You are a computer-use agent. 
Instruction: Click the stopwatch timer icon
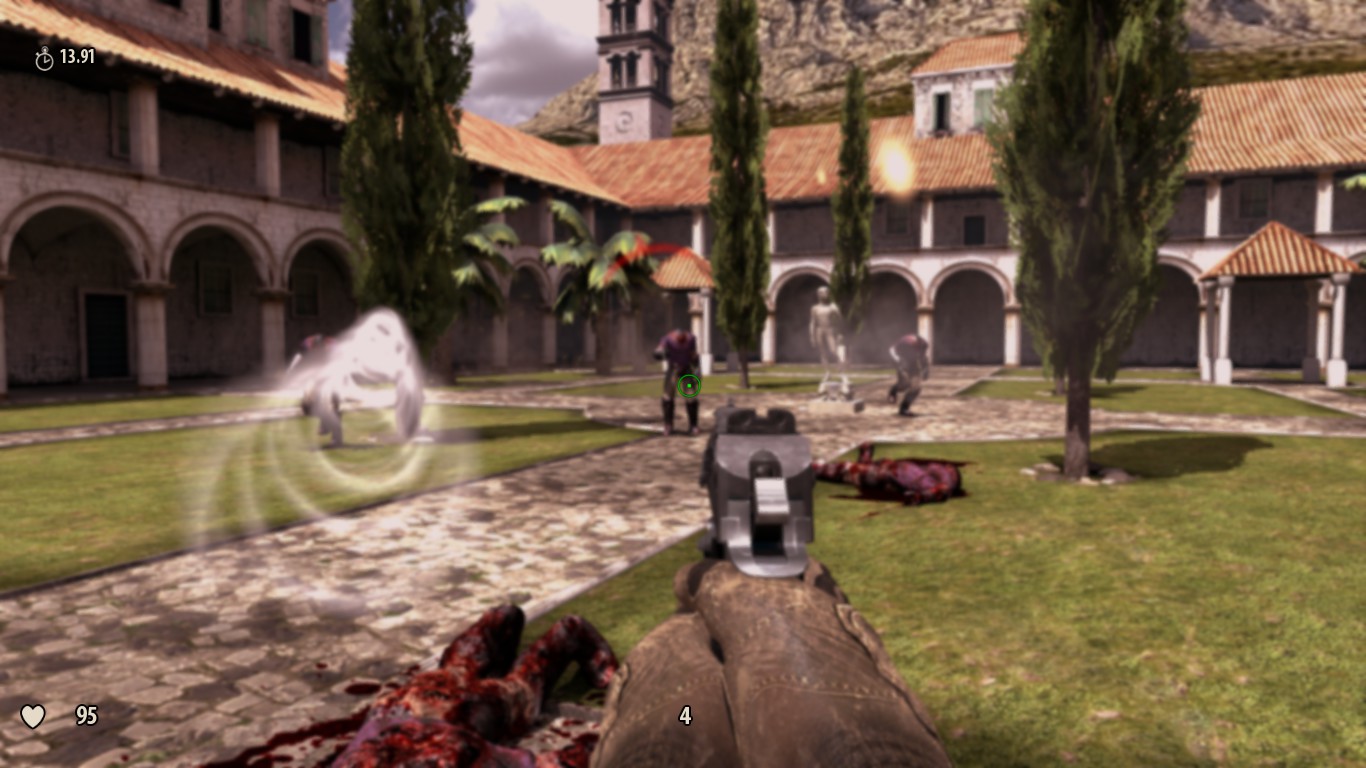pos(42,57)
